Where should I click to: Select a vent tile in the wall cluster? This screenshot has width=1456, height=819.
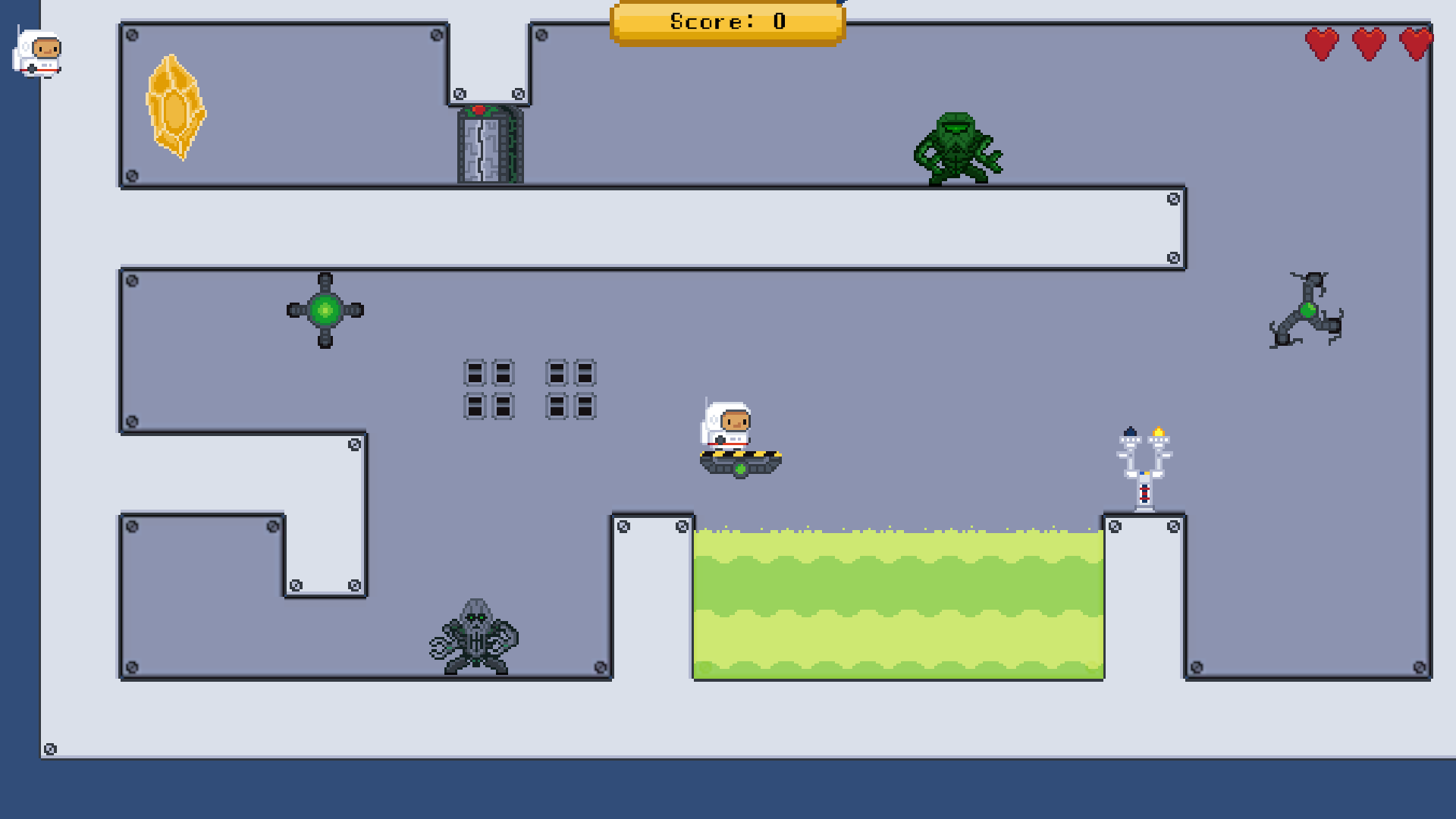pos(475,373)
